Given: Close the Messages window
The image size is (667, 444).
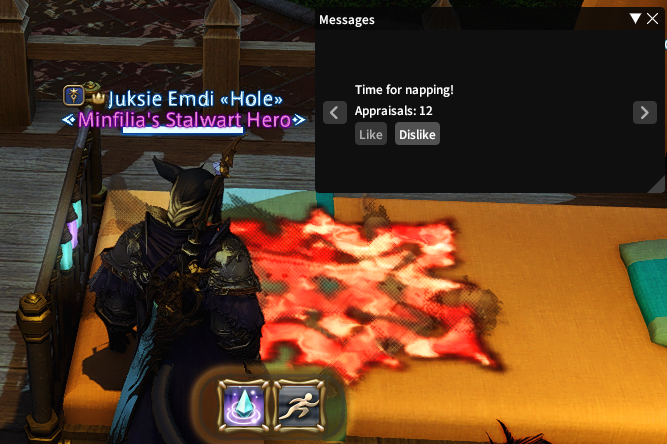Looking at the screenshot, I should [653, 19].
